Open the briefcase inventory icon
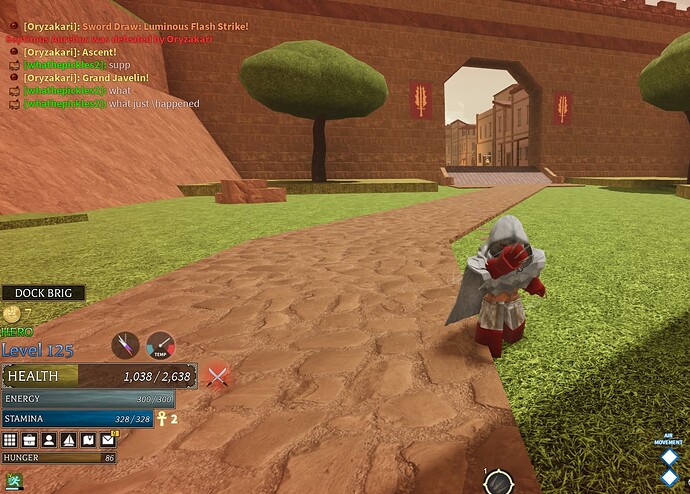690x494 pixels. [29, 439]
